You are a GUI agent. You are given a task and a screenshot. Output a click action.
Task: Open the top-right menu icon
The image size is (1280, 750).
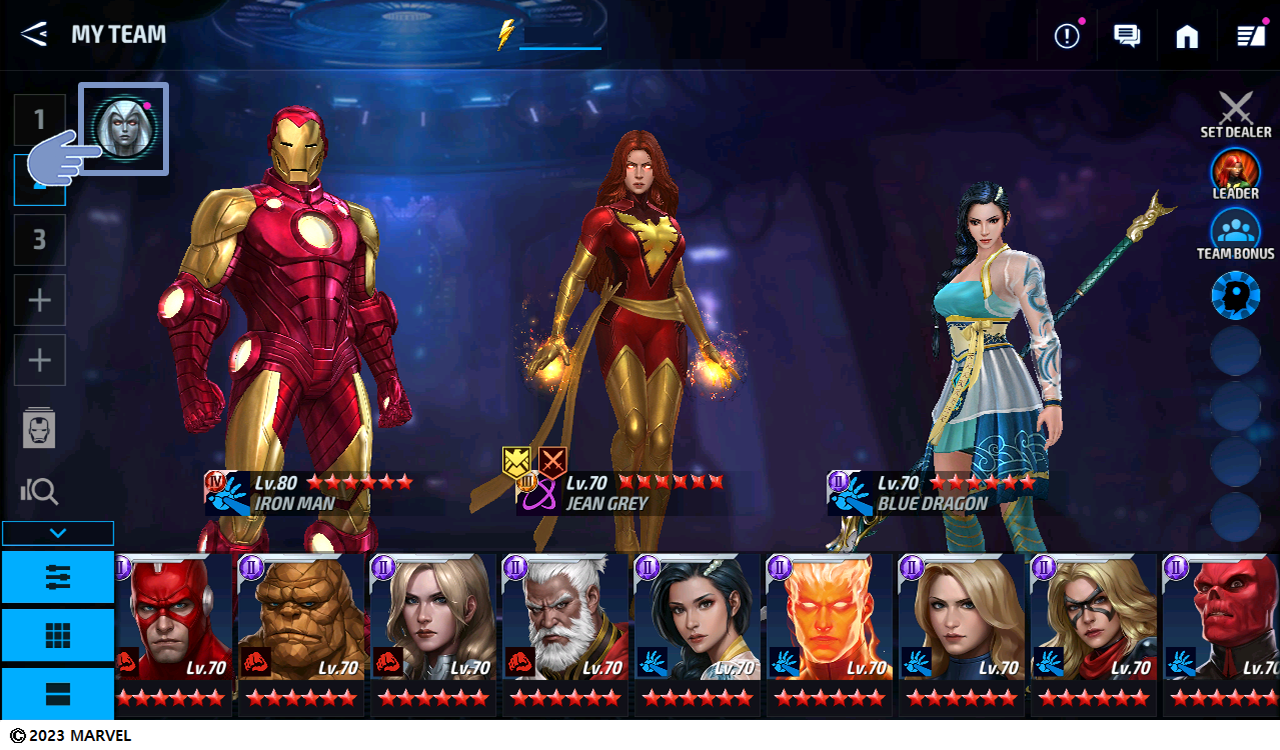(x=1250, y=36)
